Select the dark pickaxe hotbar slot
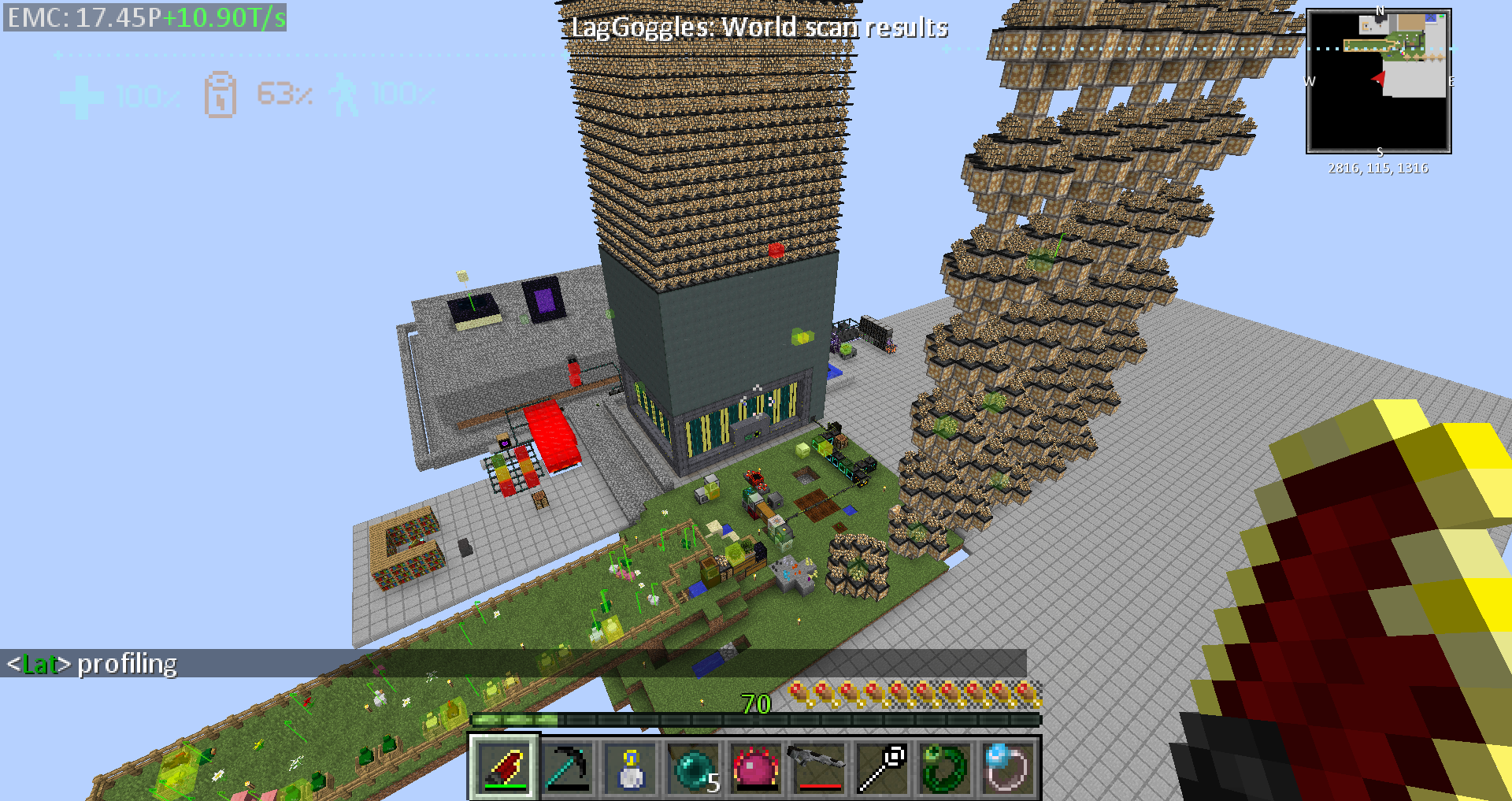Viewport: 1512px width, 801px height. coord(567,767)
